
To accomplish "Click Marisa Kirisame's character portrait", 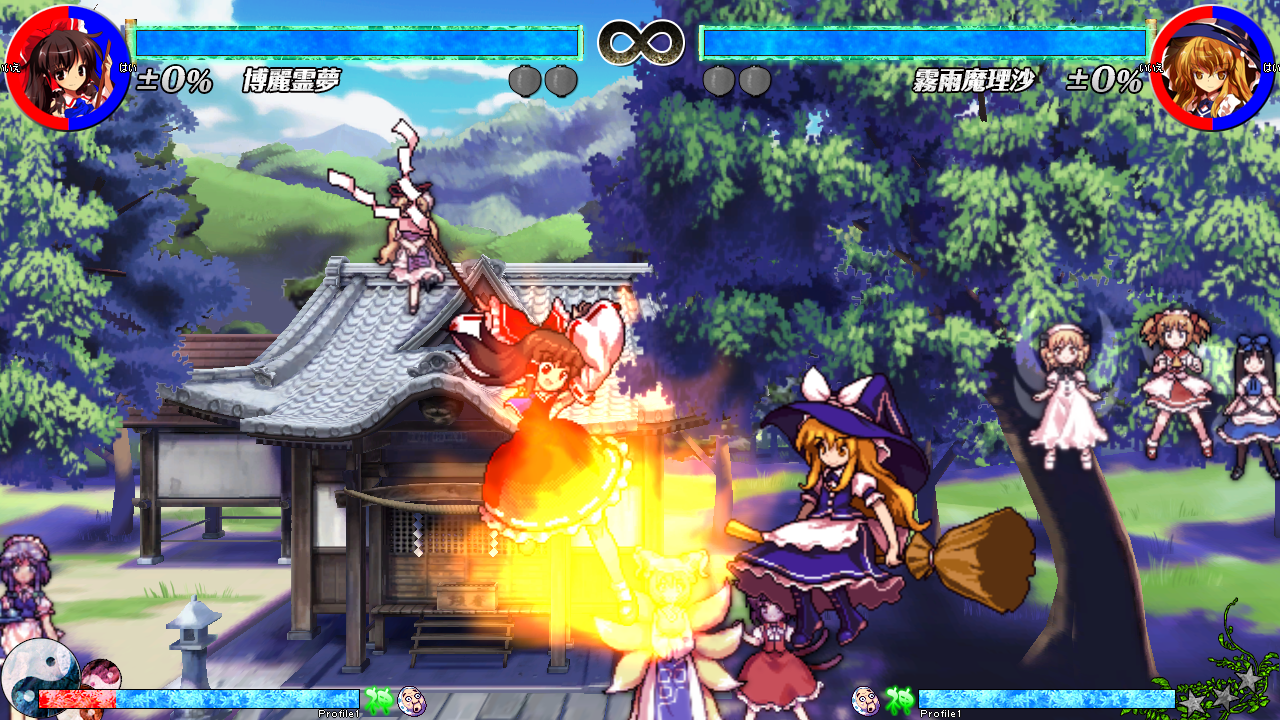I will coord(1212,68).
